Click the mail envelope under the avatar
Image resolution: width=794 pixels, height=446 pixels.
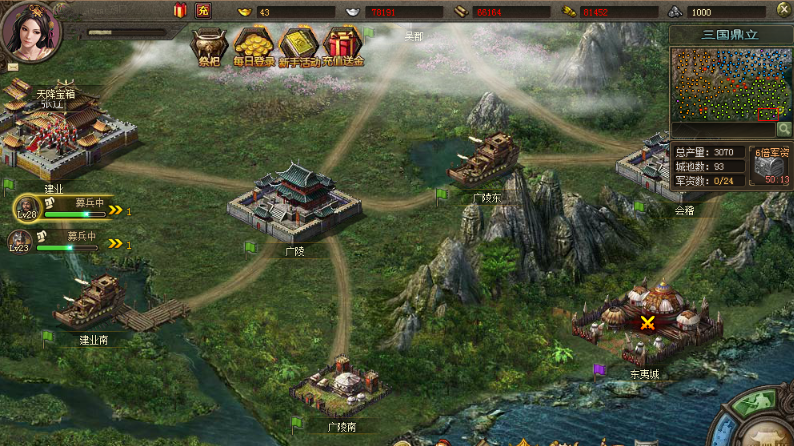point(13,67)
